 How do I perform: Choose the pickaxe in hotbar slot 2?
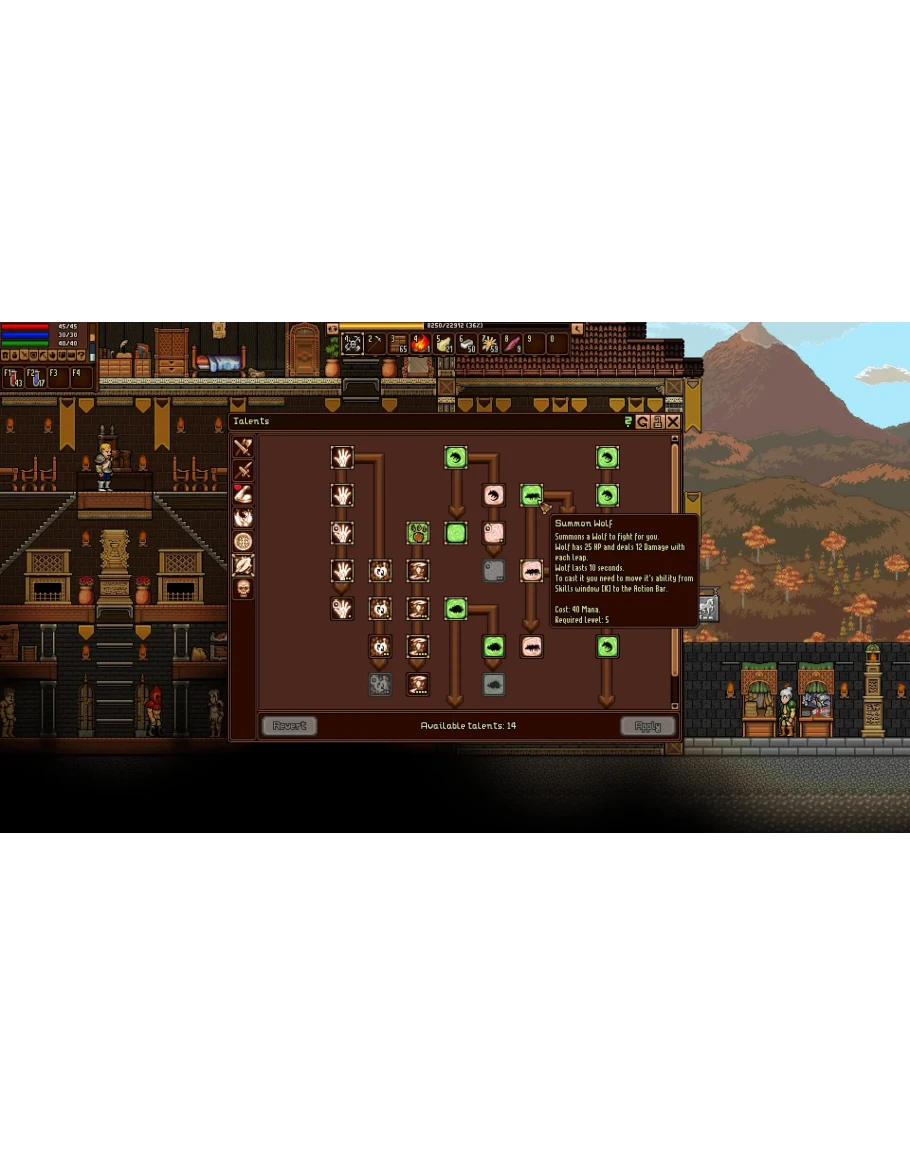[x=376, y=344]
